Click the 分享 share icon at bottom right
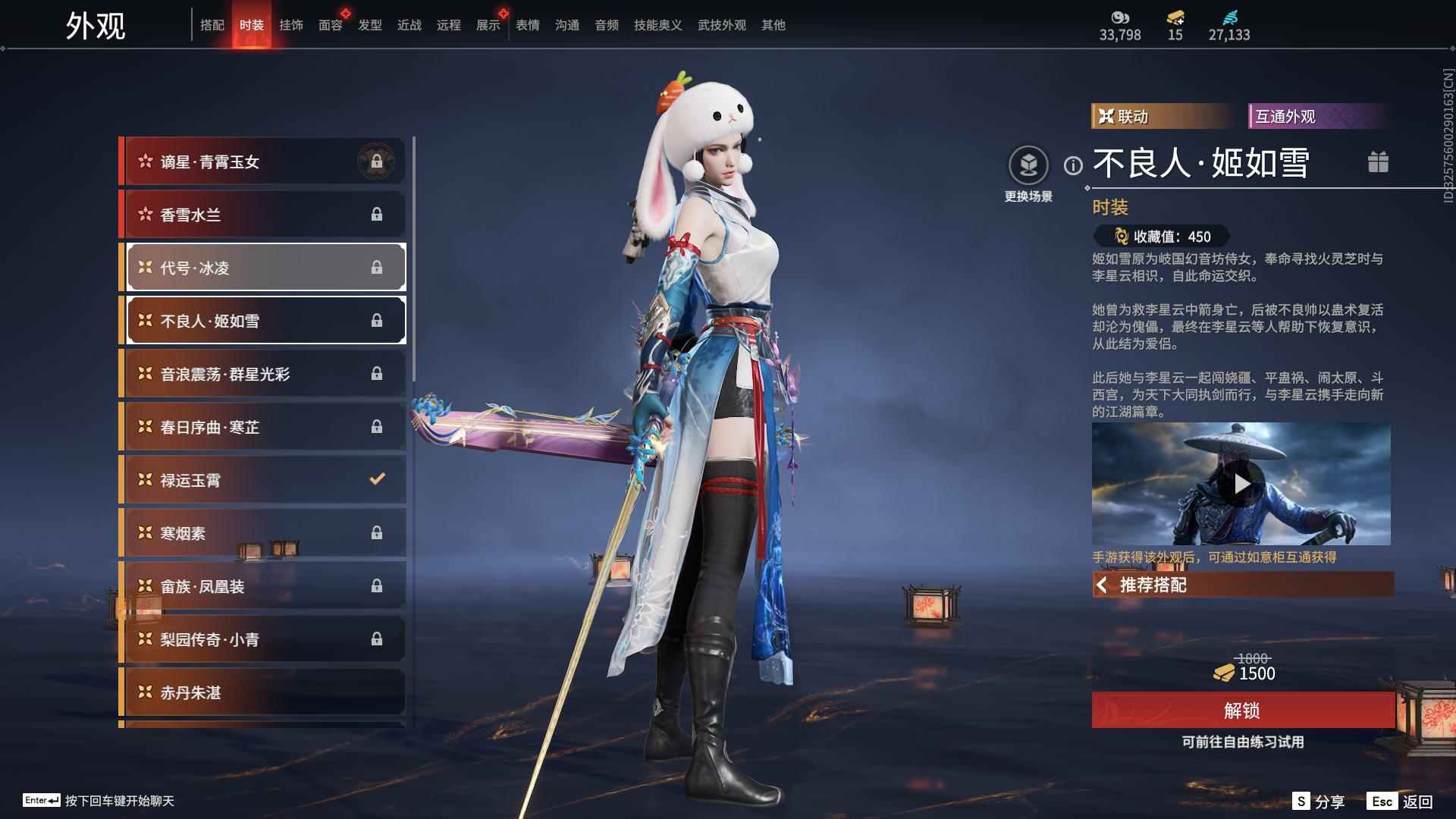 (1303, 802)
